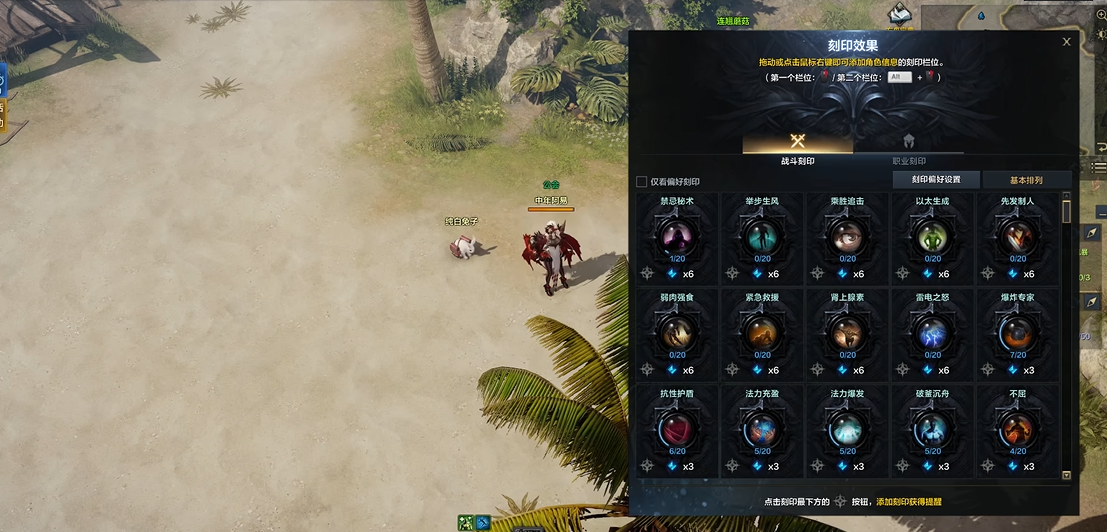This screenshot has height=532, width=1107.
Task: Open 刻印偏好设置 preferences
Action: coord(935,180)
